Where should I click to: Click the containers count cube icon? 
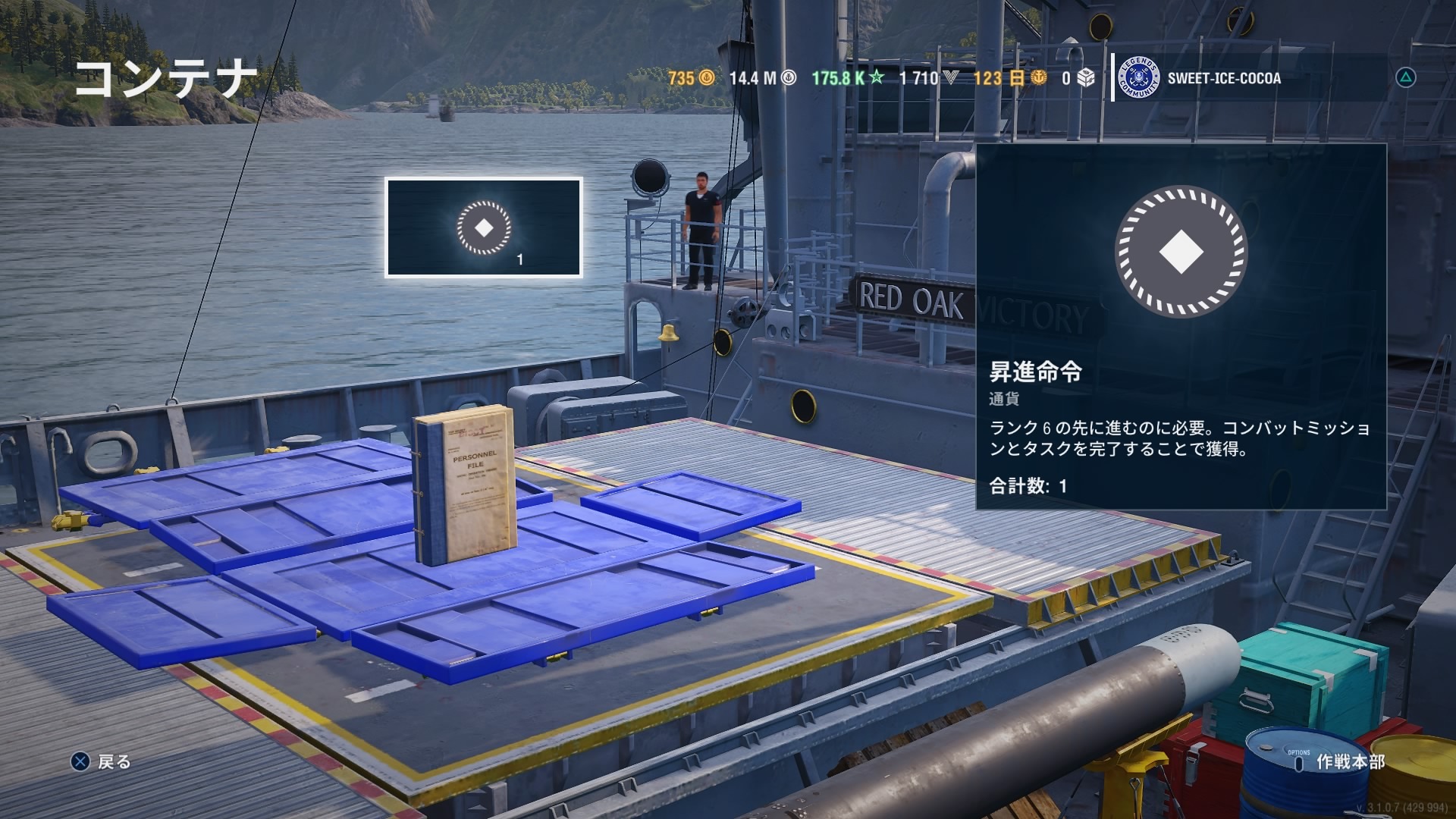[x=1086, y=78]
